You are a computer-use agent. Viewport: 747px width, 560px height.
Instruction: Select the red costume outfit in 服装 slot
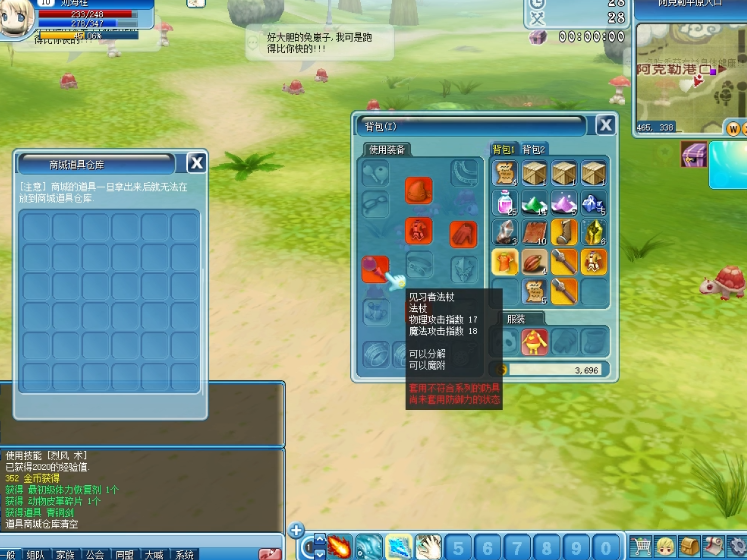coord(535,342)
